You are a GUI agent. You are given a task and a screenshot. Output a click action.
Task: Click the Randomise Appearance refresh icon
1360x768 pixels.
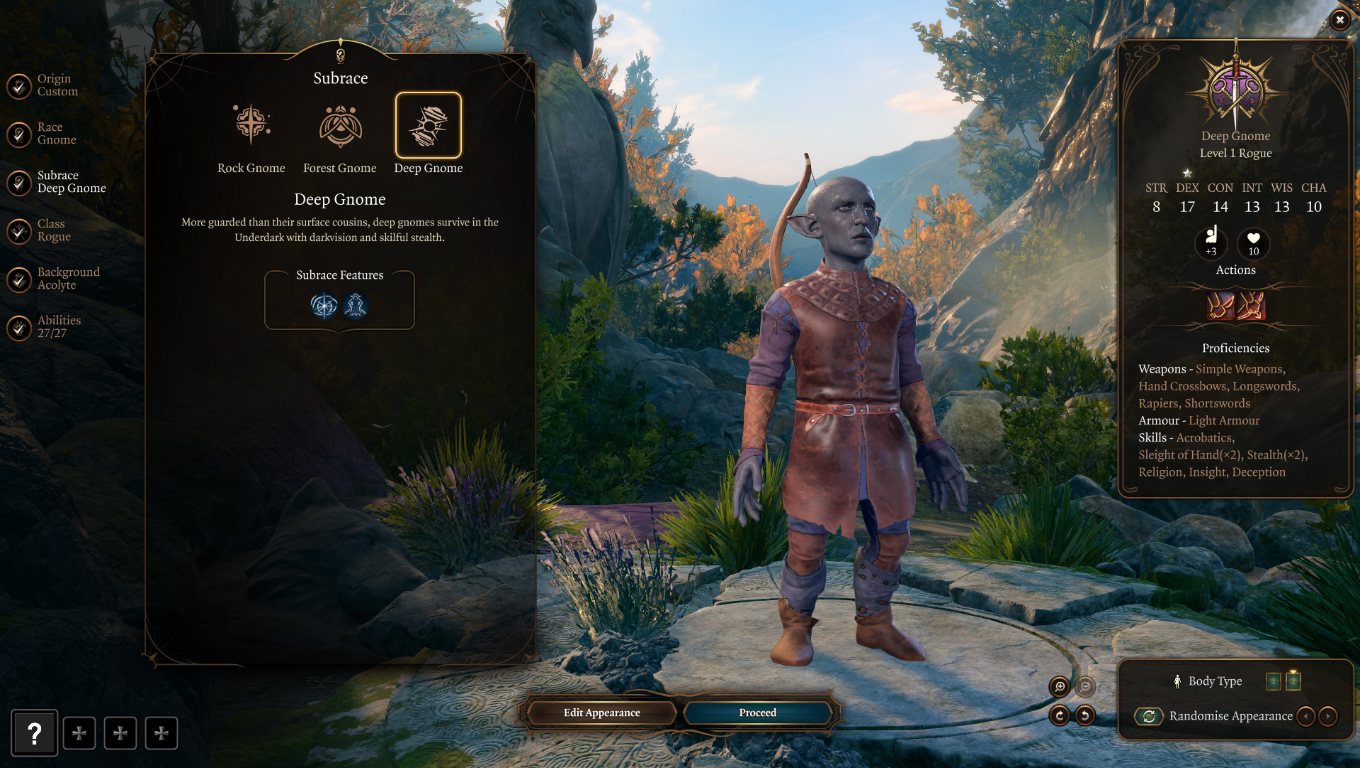(1147, 716)
